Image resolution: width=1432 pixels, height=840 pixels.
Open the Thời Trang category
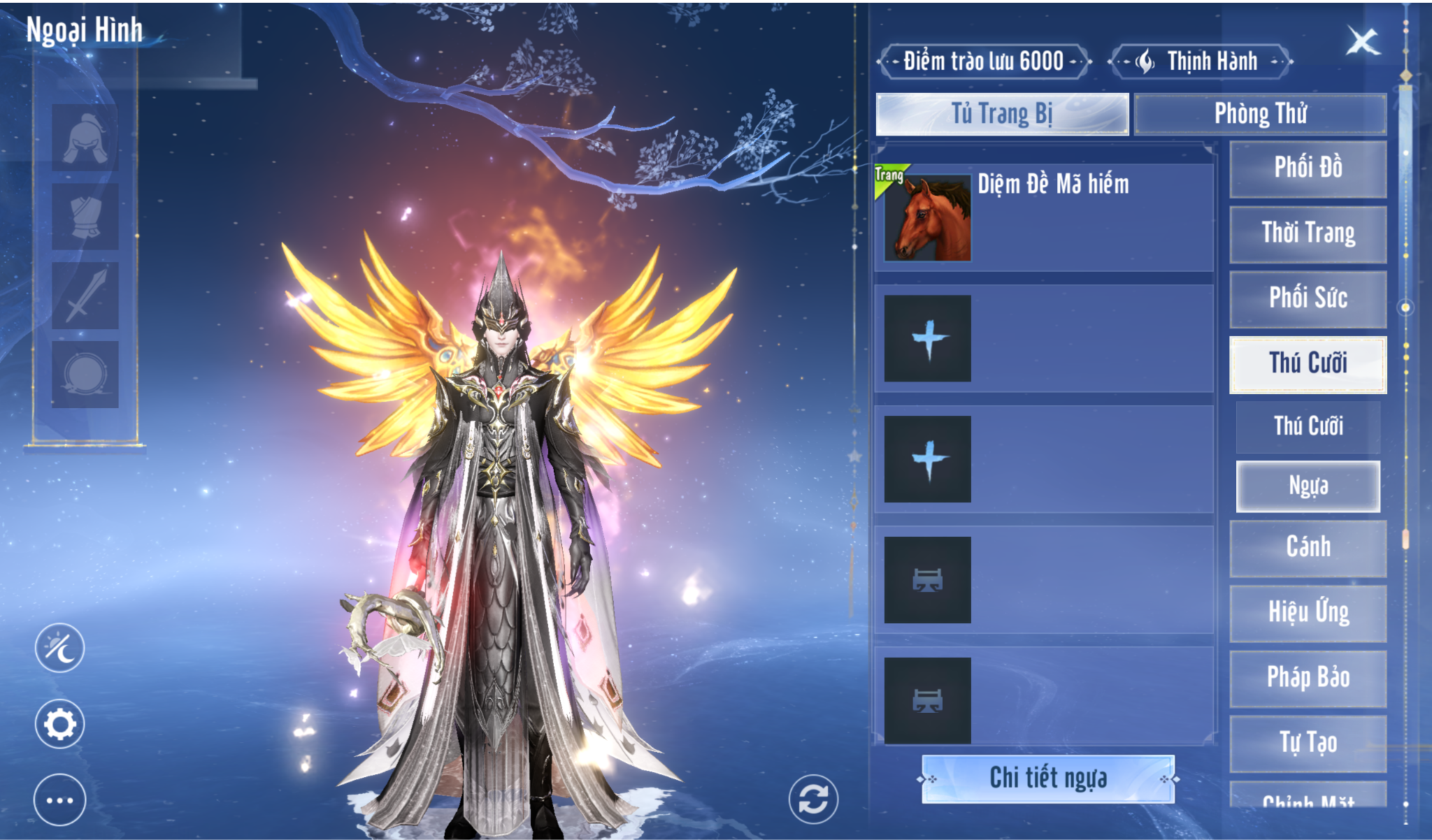click(1308, 233)
